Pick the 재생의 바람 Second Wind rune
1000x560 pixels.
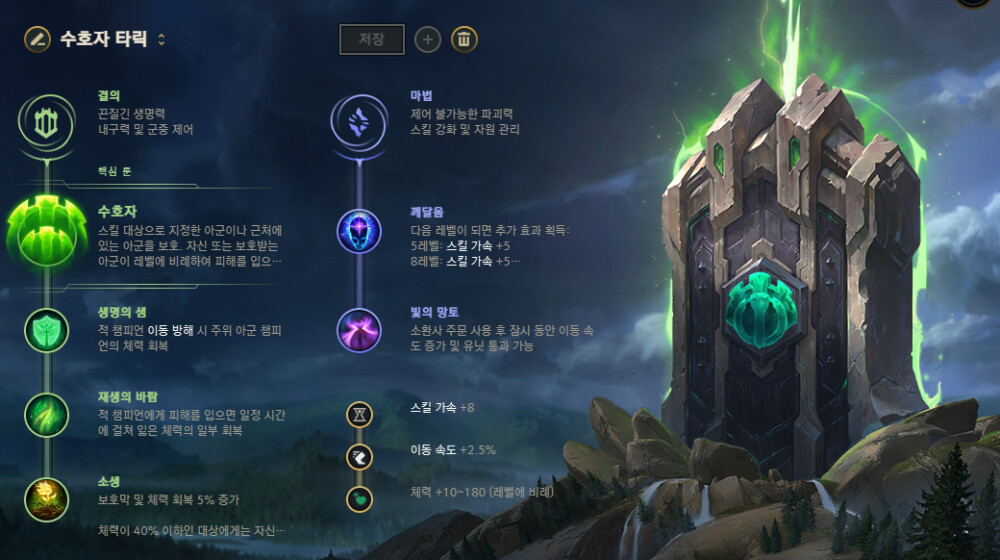(x=46, y=414)
